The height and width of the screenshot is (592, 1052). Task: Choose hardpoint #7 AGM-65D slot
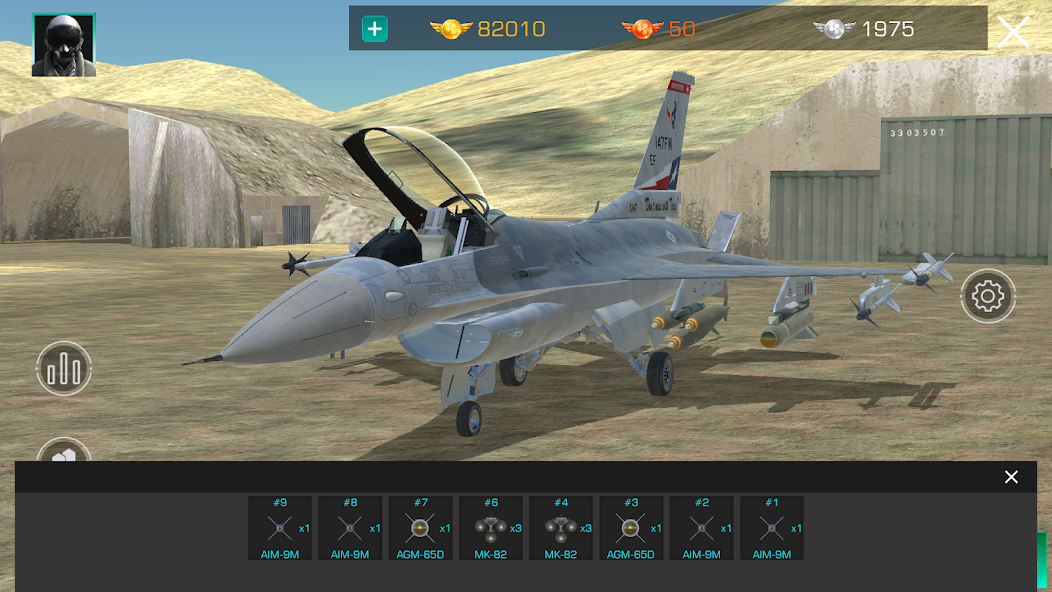pyautogui.click(x=420, y=528)
